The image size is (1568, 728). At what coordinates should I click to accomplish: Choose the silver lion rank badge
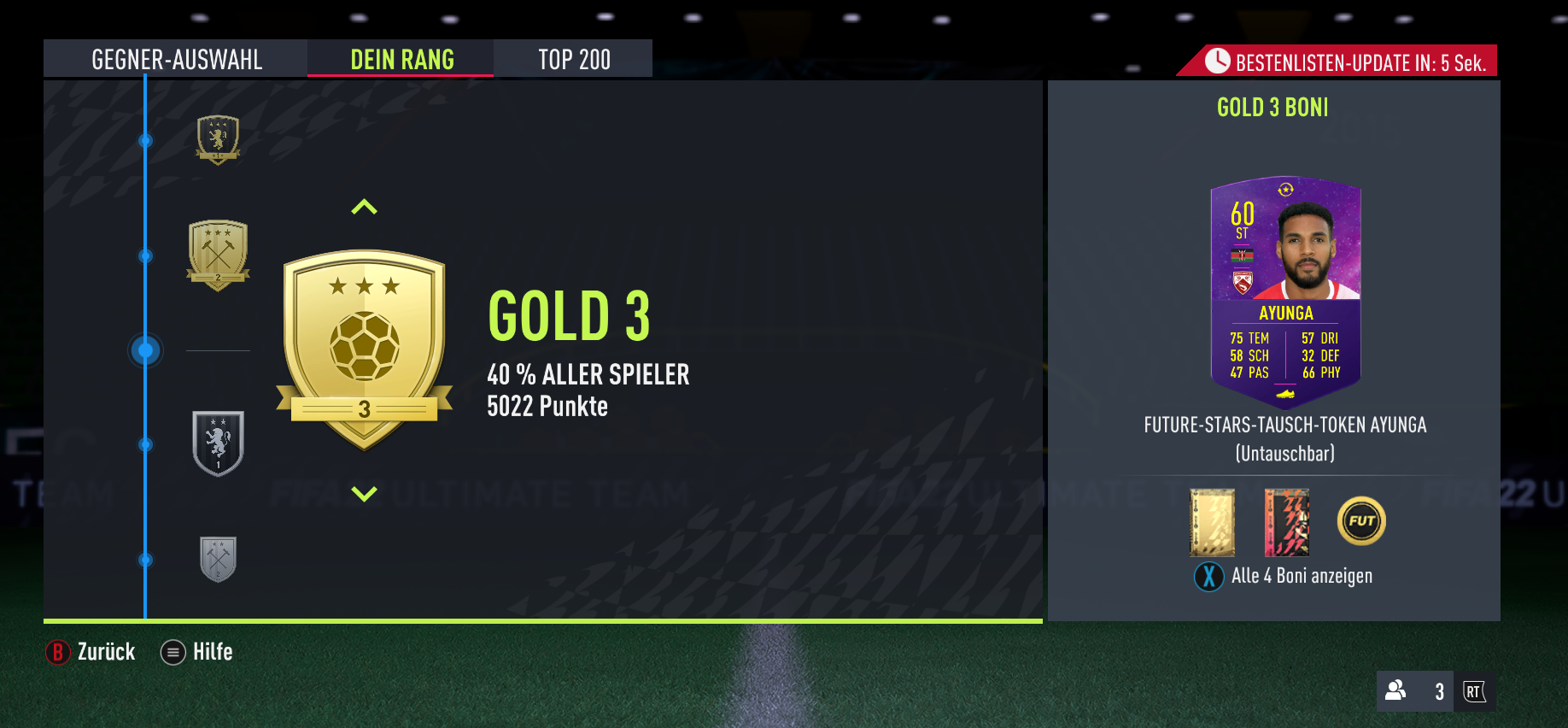coord(219,443)
